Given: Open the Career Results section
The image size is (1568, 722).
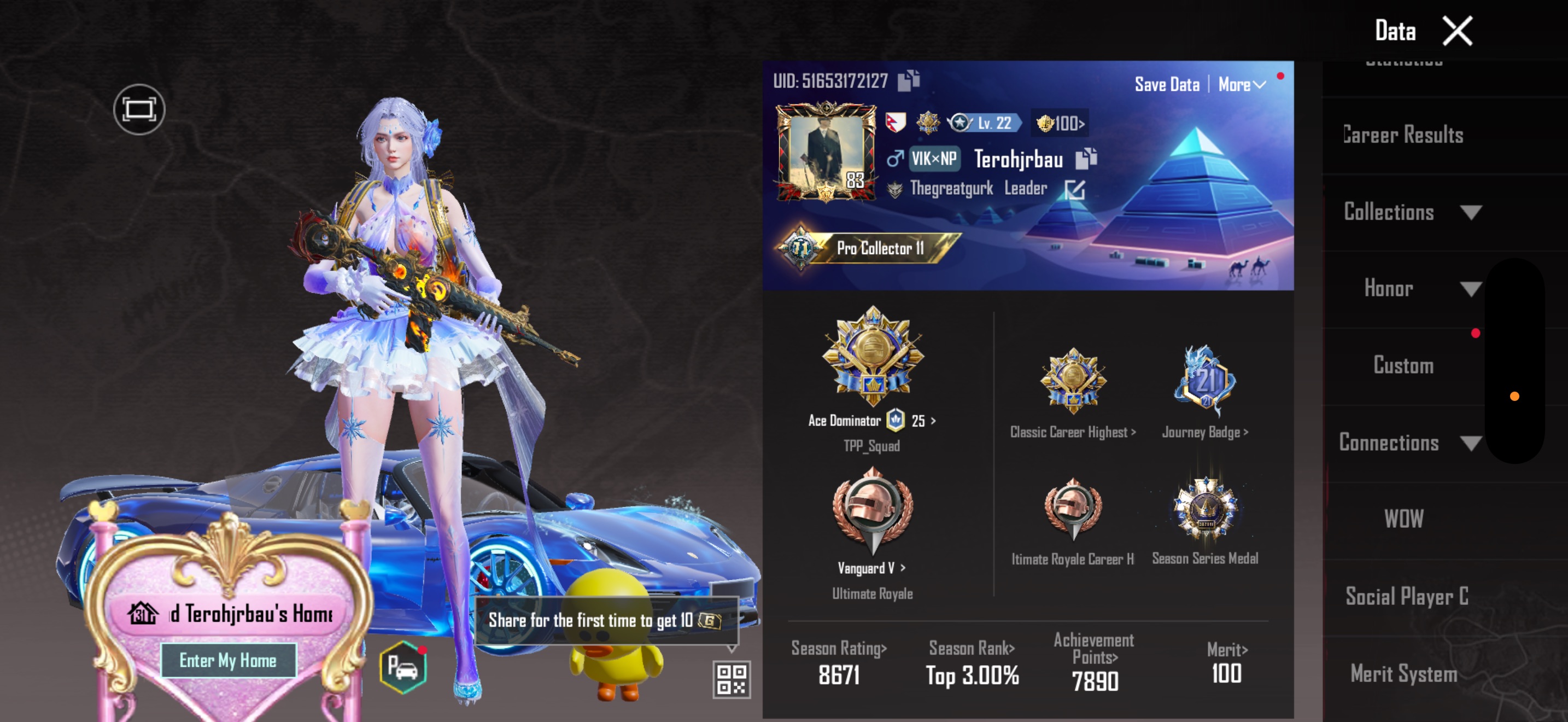Looking at the screenshot, I should 1403,135.
